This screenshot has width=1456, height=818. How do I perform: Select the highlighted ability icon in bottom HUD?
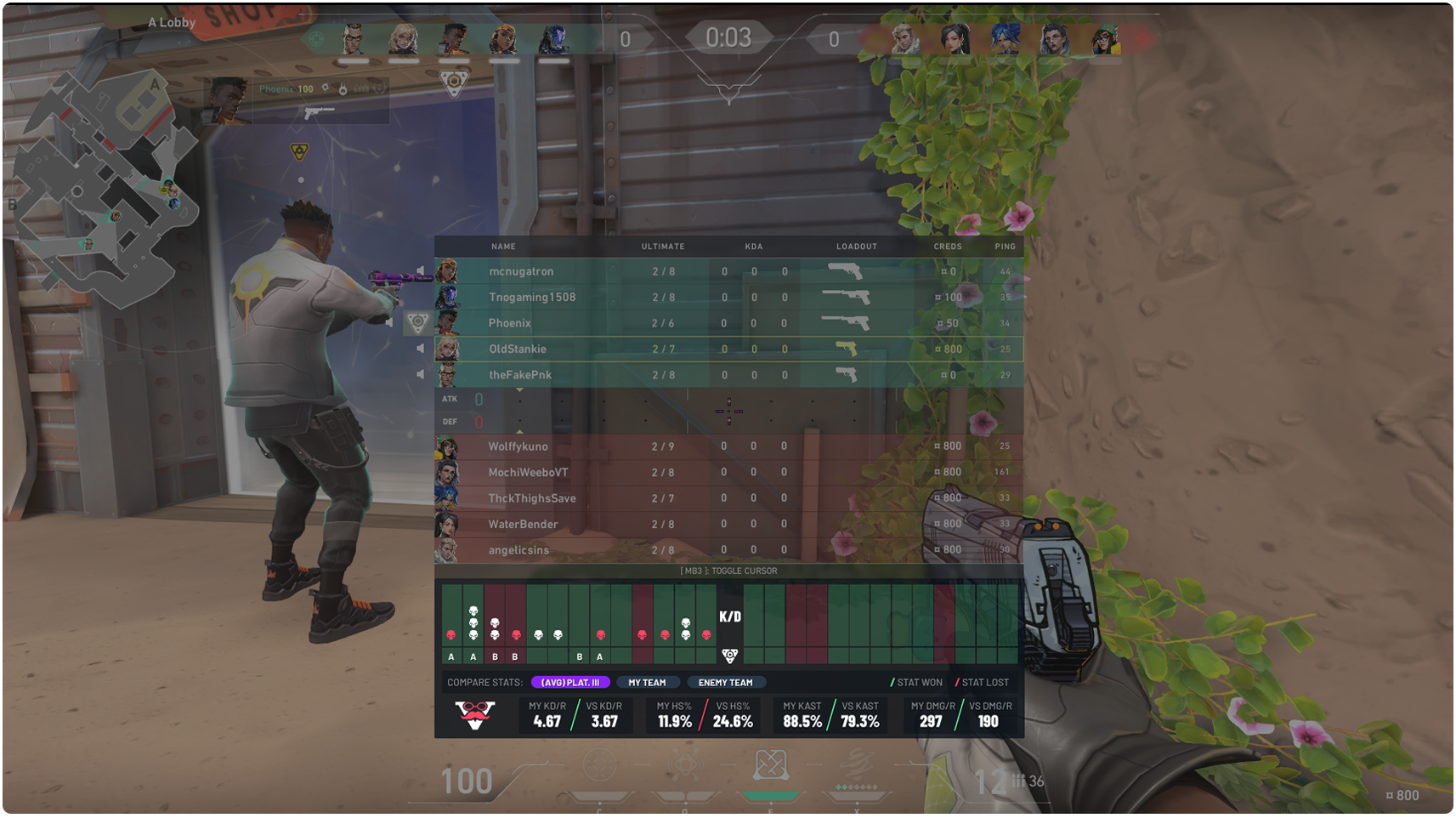(770, 767)
